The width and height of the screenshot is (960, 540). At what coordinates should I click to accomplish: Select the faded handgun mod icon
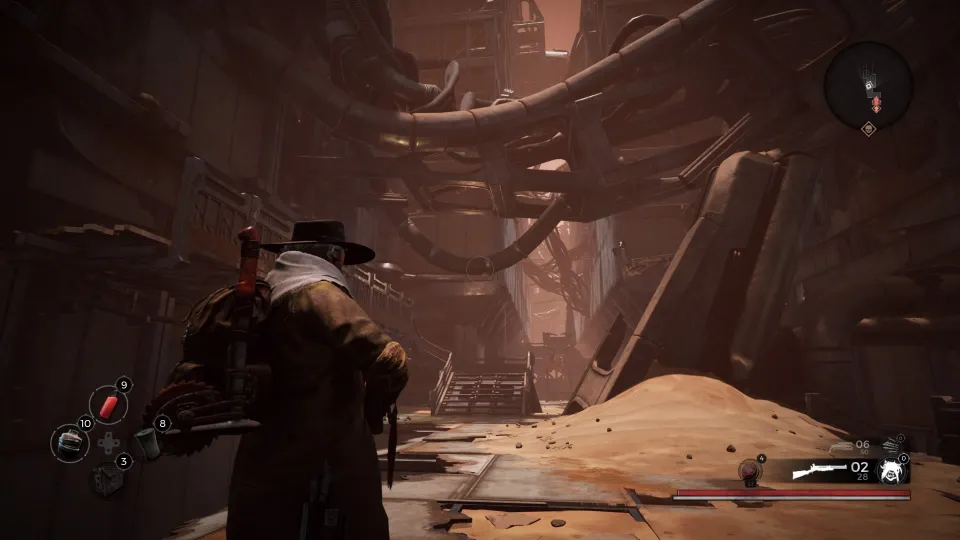click(892, 446)
